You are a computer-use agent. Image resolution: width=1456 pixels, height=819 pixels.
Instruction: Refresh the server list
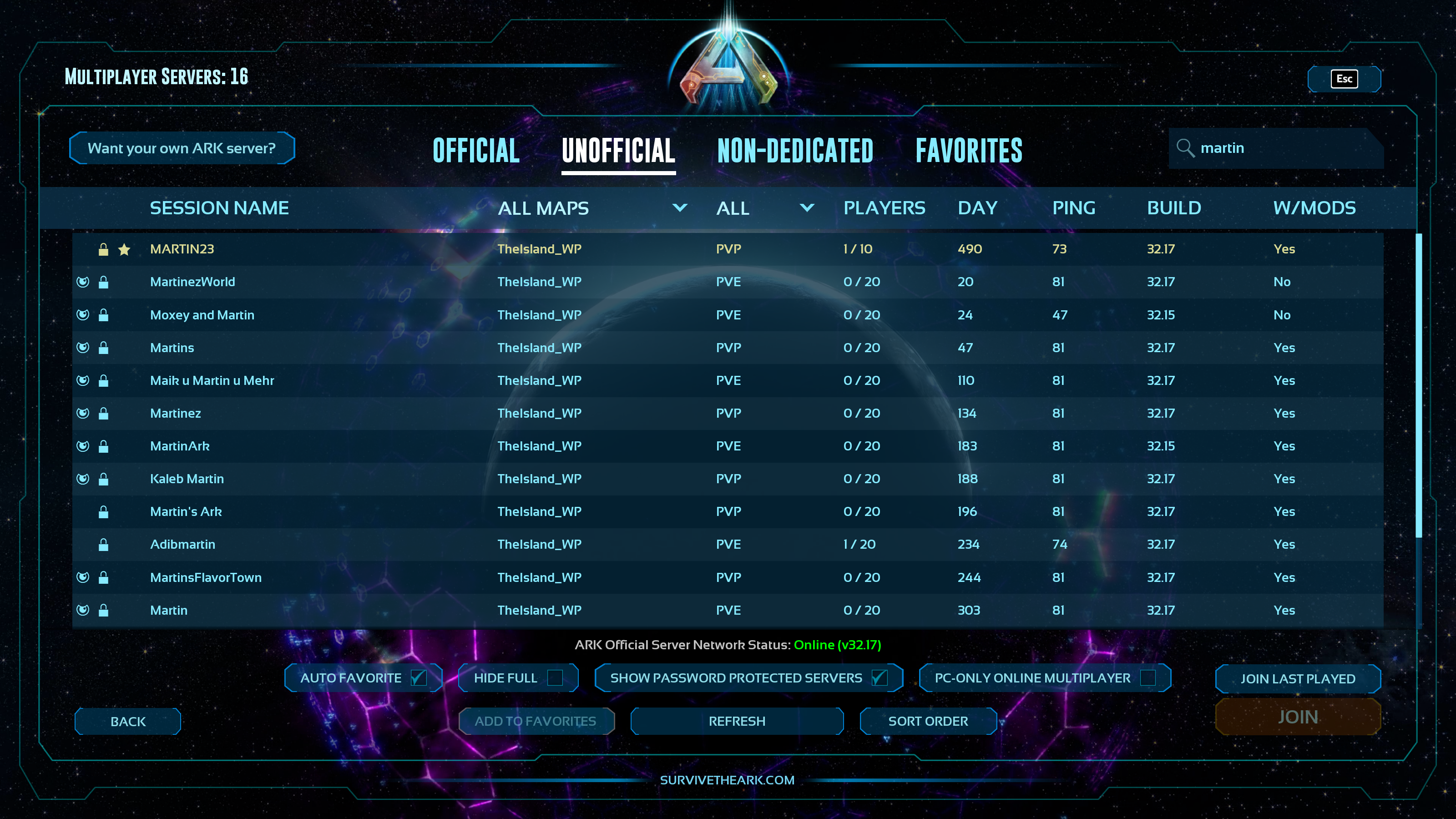(x=737, y=721)
